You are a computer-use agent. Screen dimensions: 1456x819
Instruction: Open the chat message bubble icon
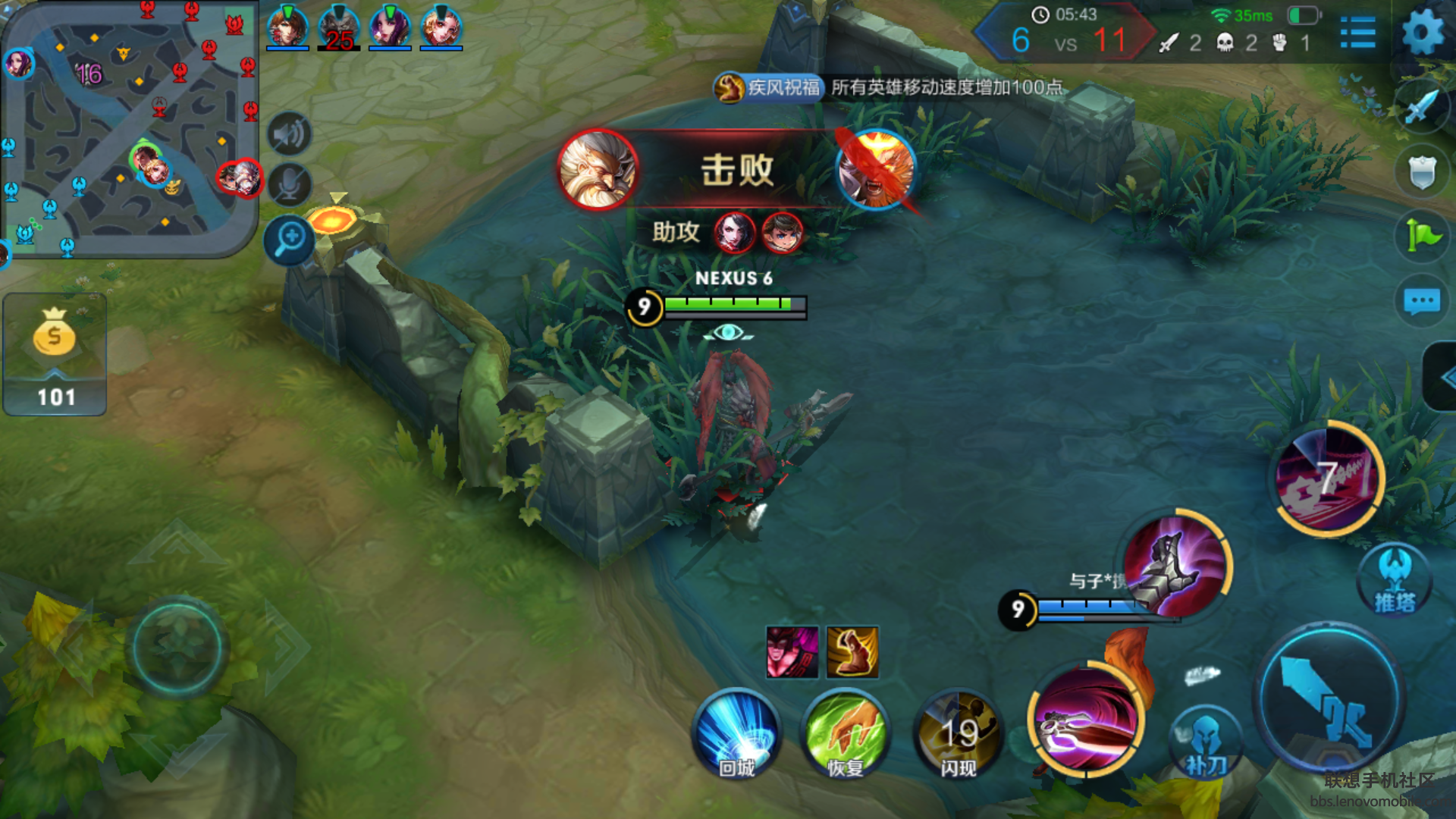[1423, 301]
